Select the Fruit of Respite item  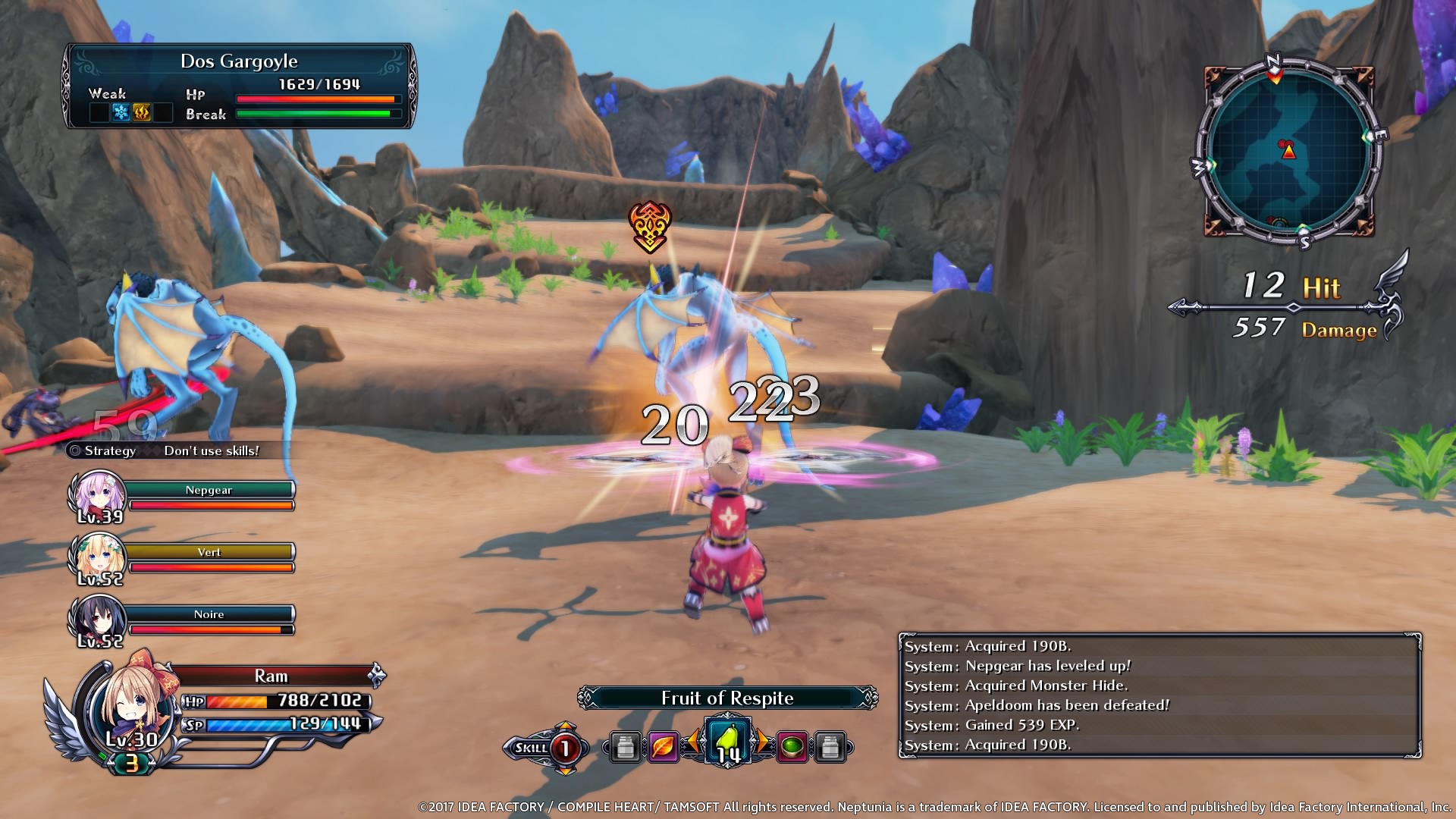click(x=728, y=742)
